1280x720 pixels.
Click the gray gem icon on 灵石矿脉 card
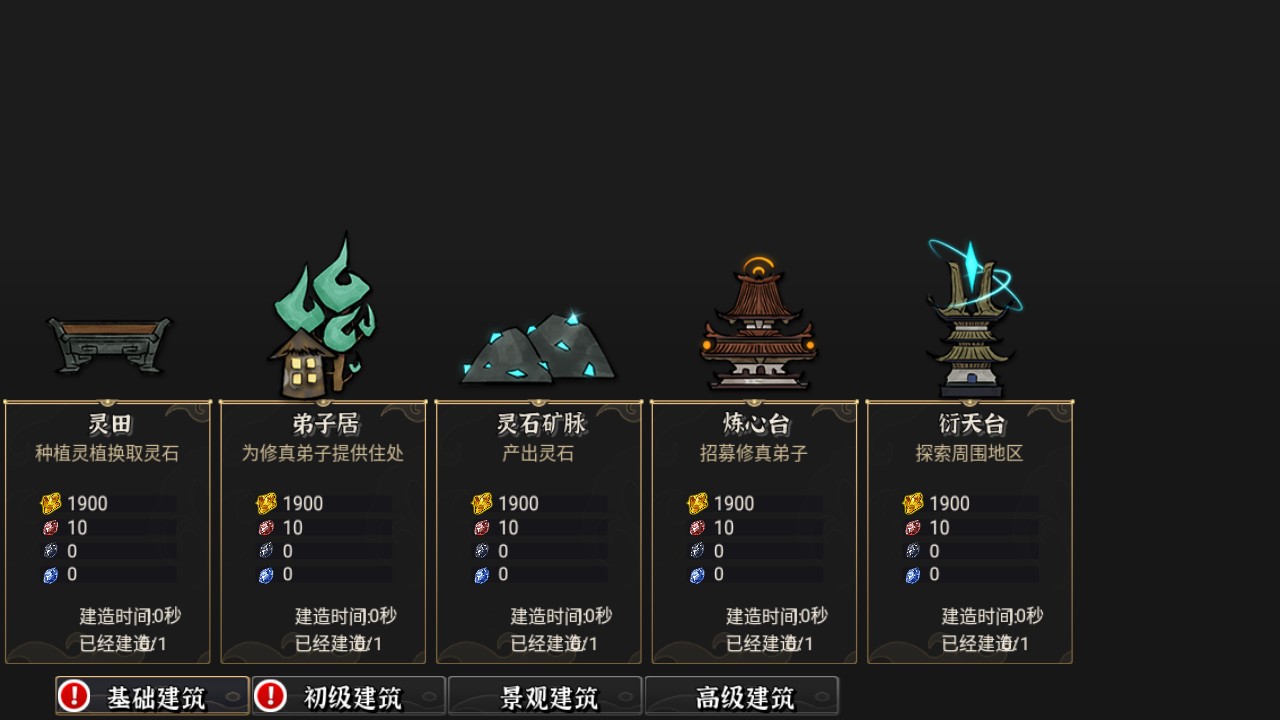tap(482, 551)
